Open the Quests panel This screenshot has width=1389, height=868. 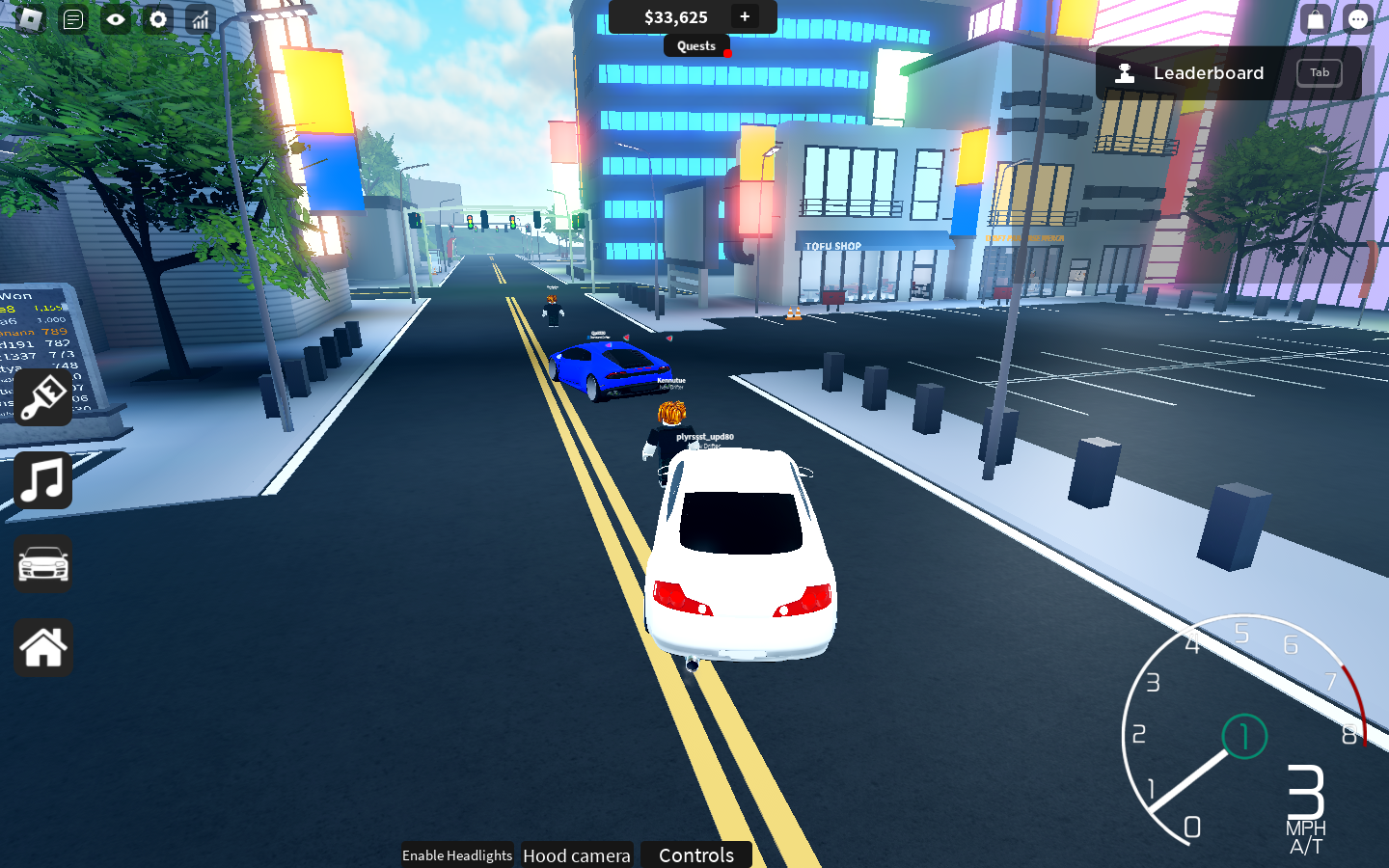(x=696, y=45)
